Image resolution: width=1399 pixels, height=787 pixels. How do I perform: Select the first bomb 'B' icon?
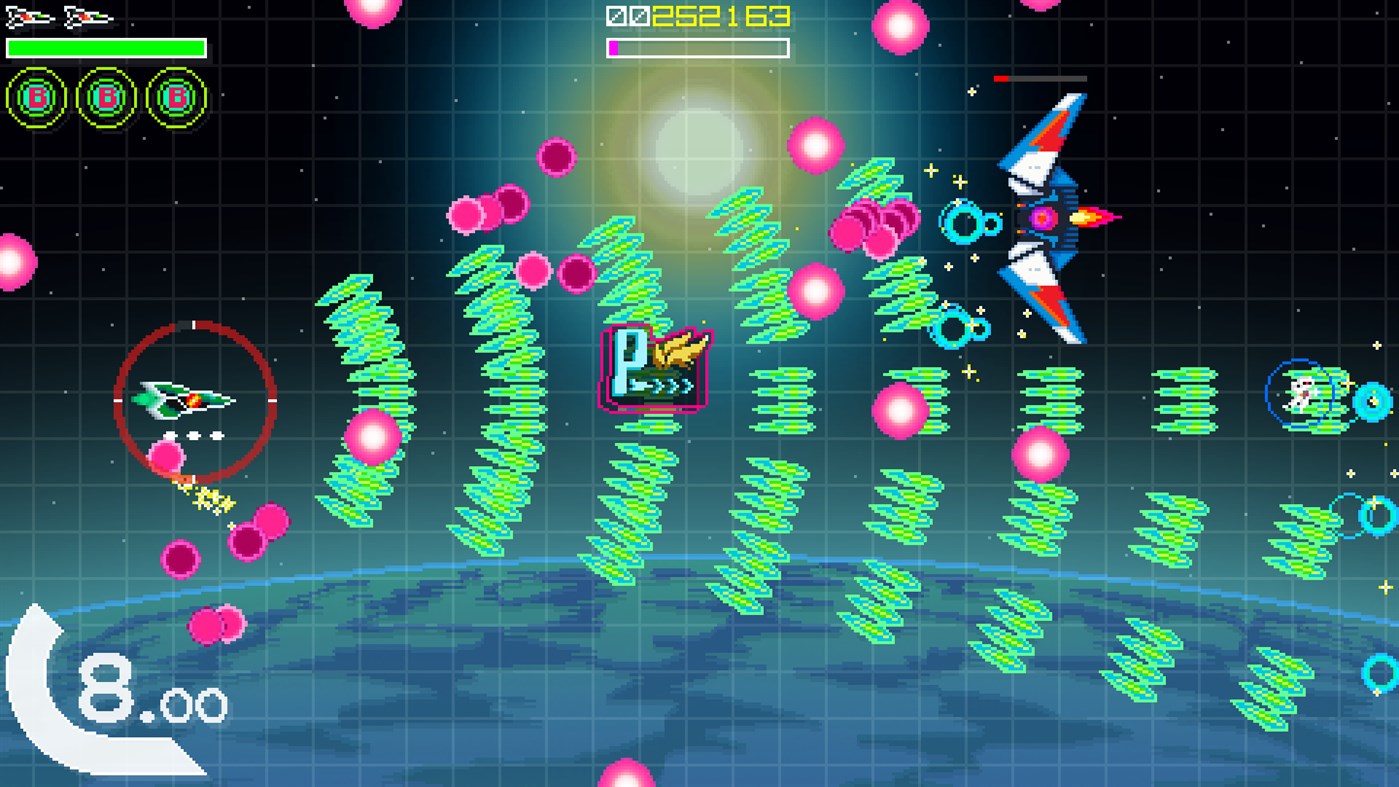pos(38,96)
